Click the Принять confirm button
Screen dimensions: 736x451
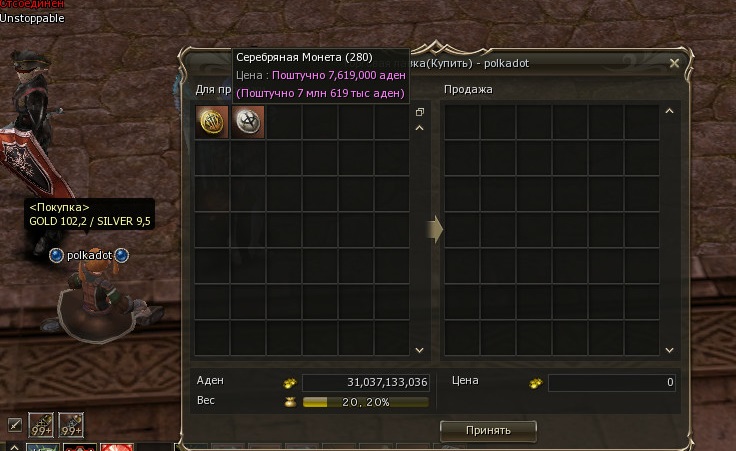tap(488, 430)
